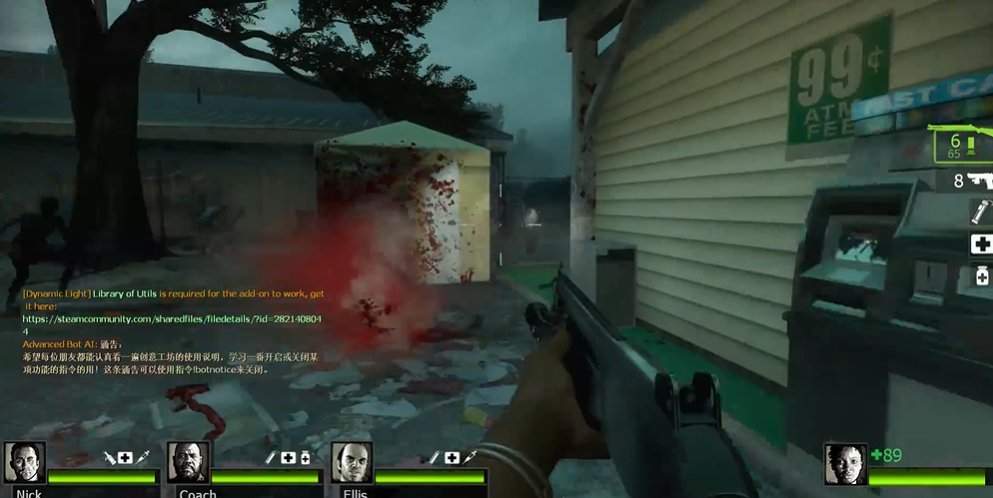Viewport: 993px width, 498px height.
Task: Click Ellis's teammate portrait
Action: (x=352, y=463)
